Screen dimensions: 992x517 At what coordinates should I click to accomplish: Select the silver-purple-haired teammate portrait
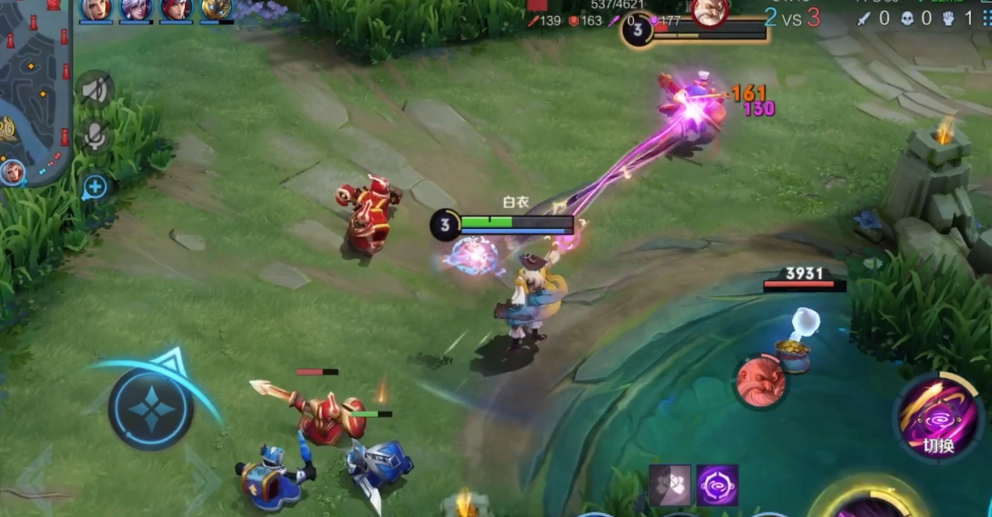pos(136,9)
